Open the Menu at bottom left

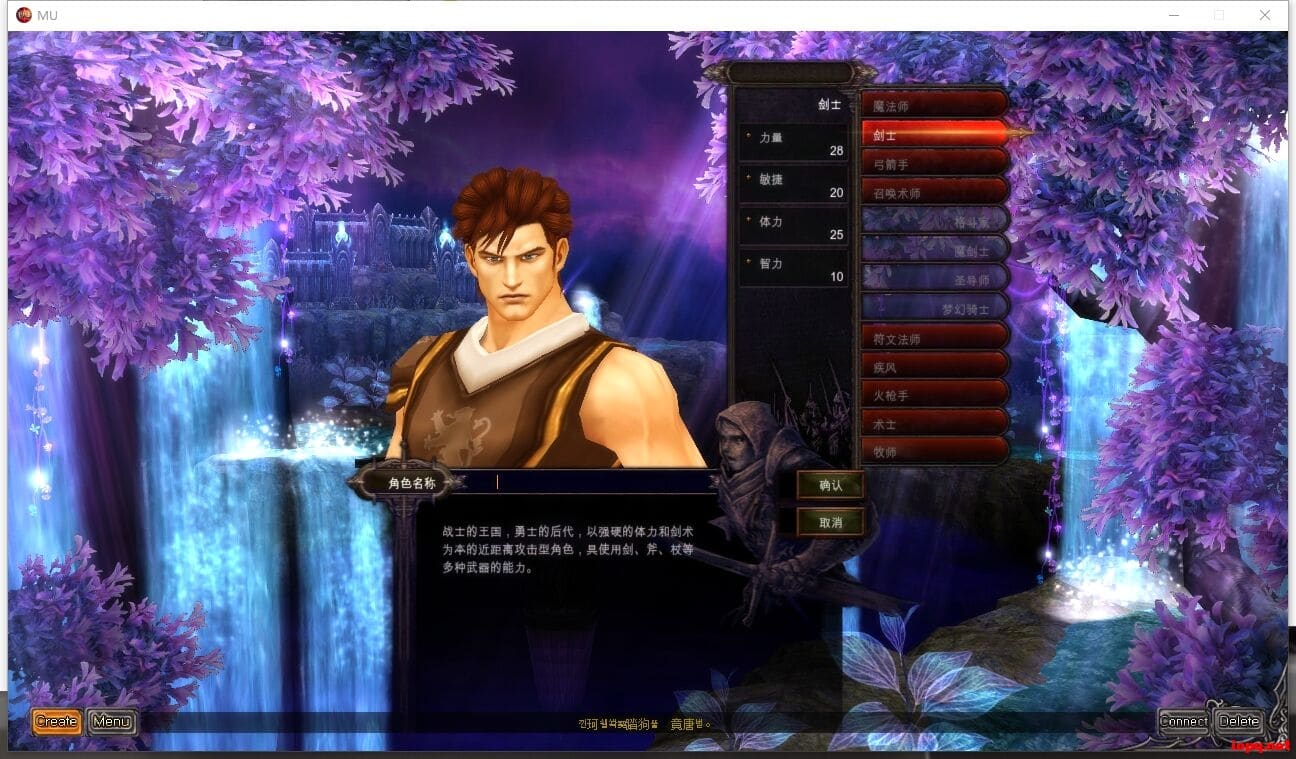(x=111, y=721)
